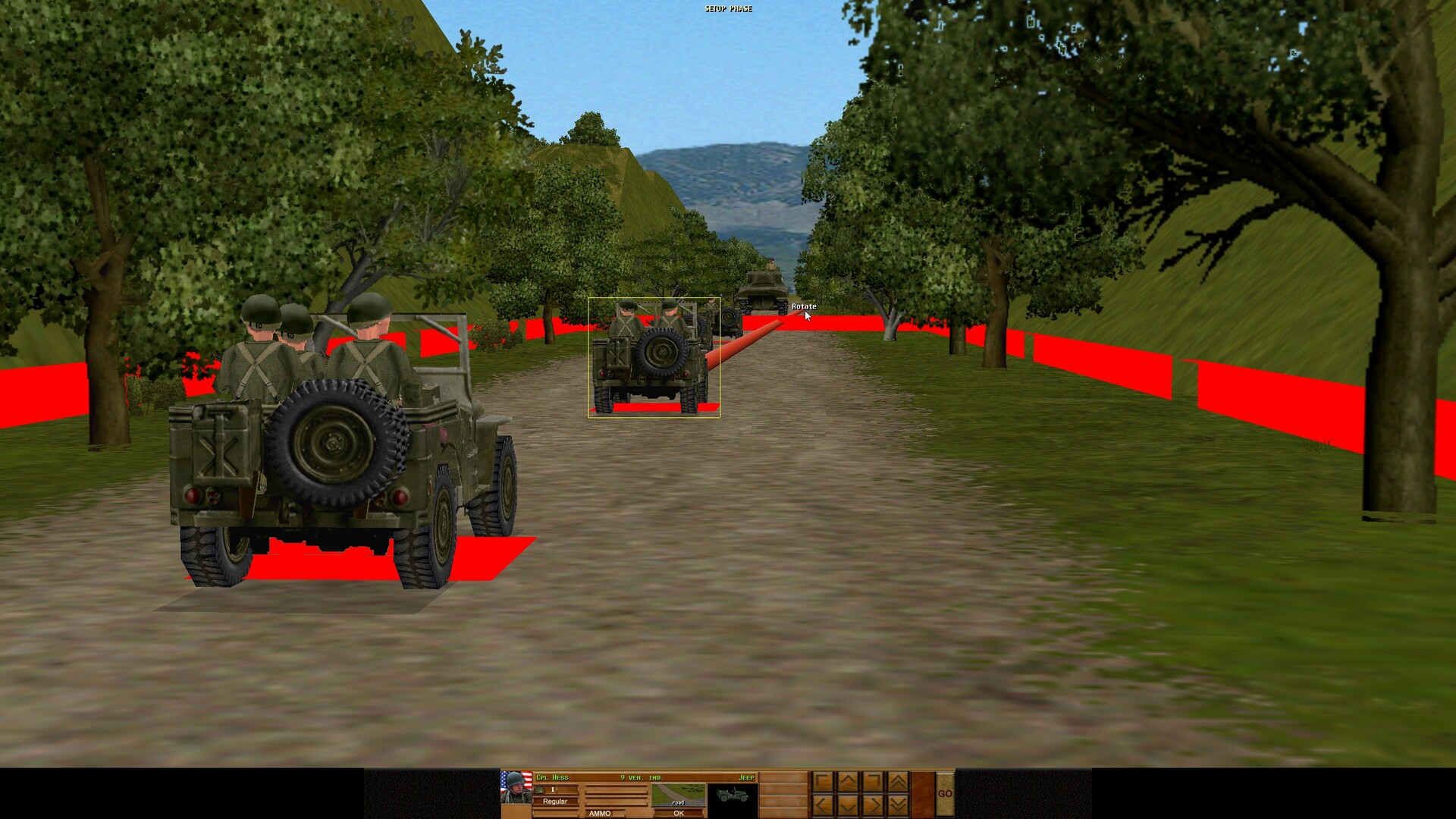
Task: Click the camera pan-right arrow icon
Action: point(874,804)
